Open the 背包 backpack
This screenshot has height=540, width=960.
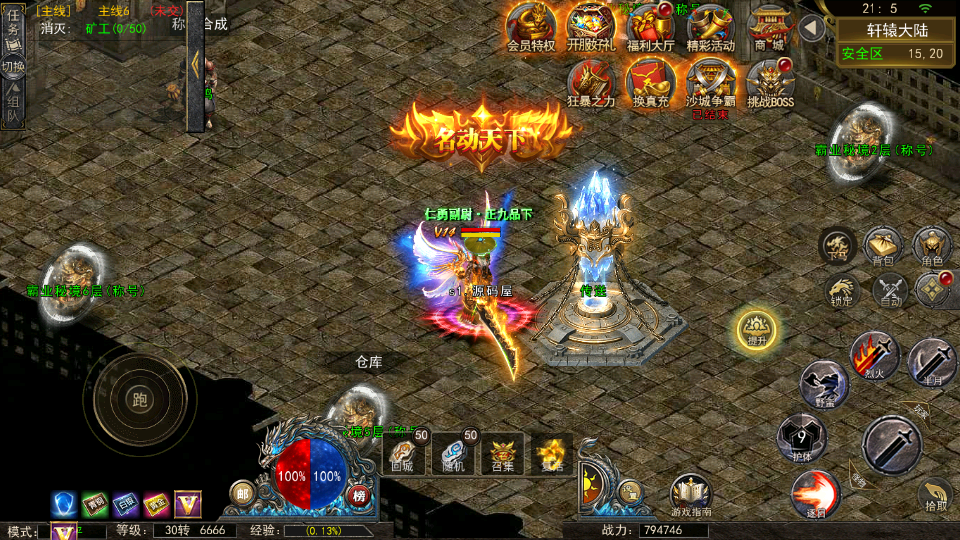click(882, 246)
